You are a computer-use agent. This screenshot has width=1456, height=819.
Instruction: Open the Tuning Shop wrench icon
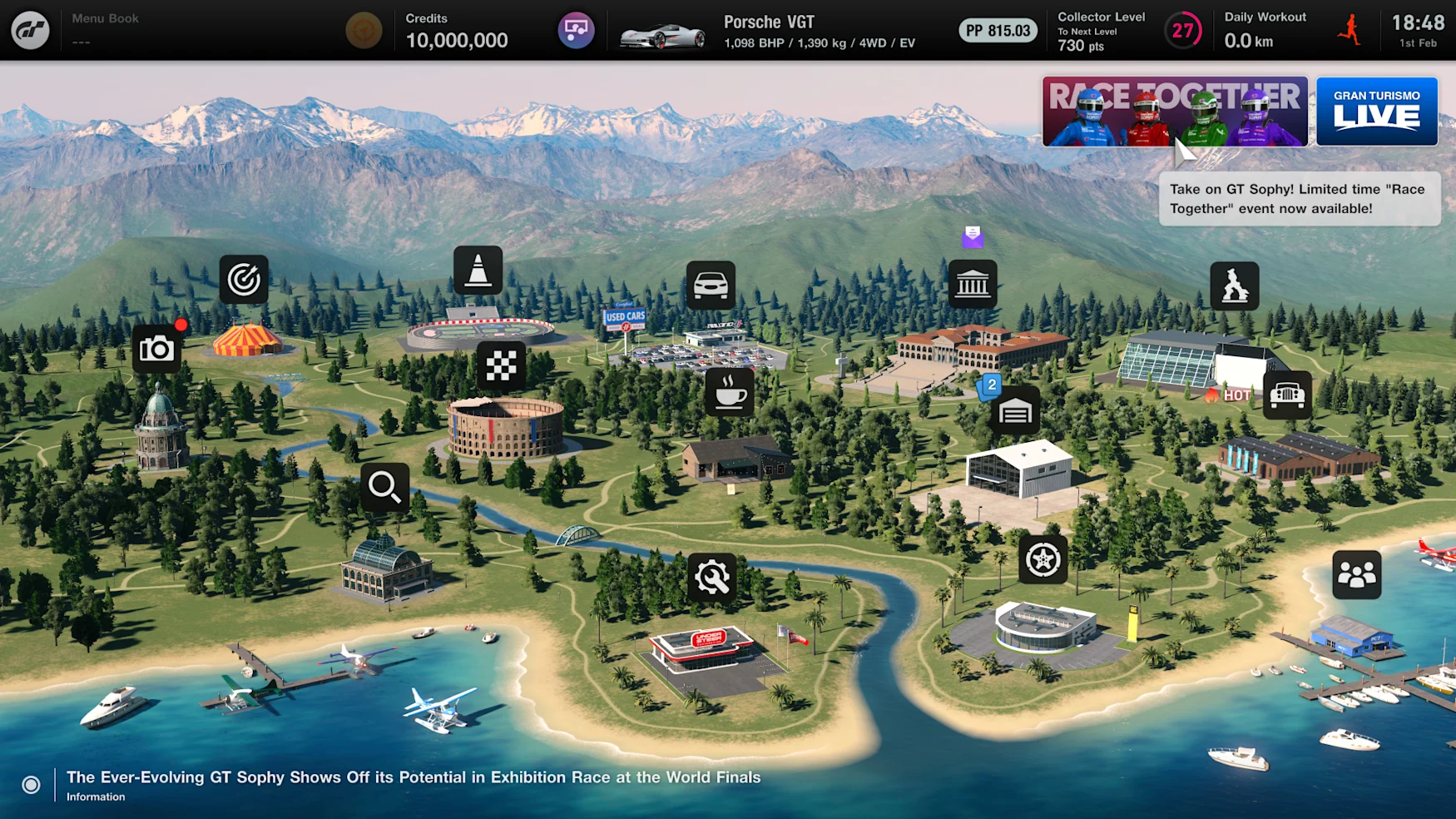712,577
